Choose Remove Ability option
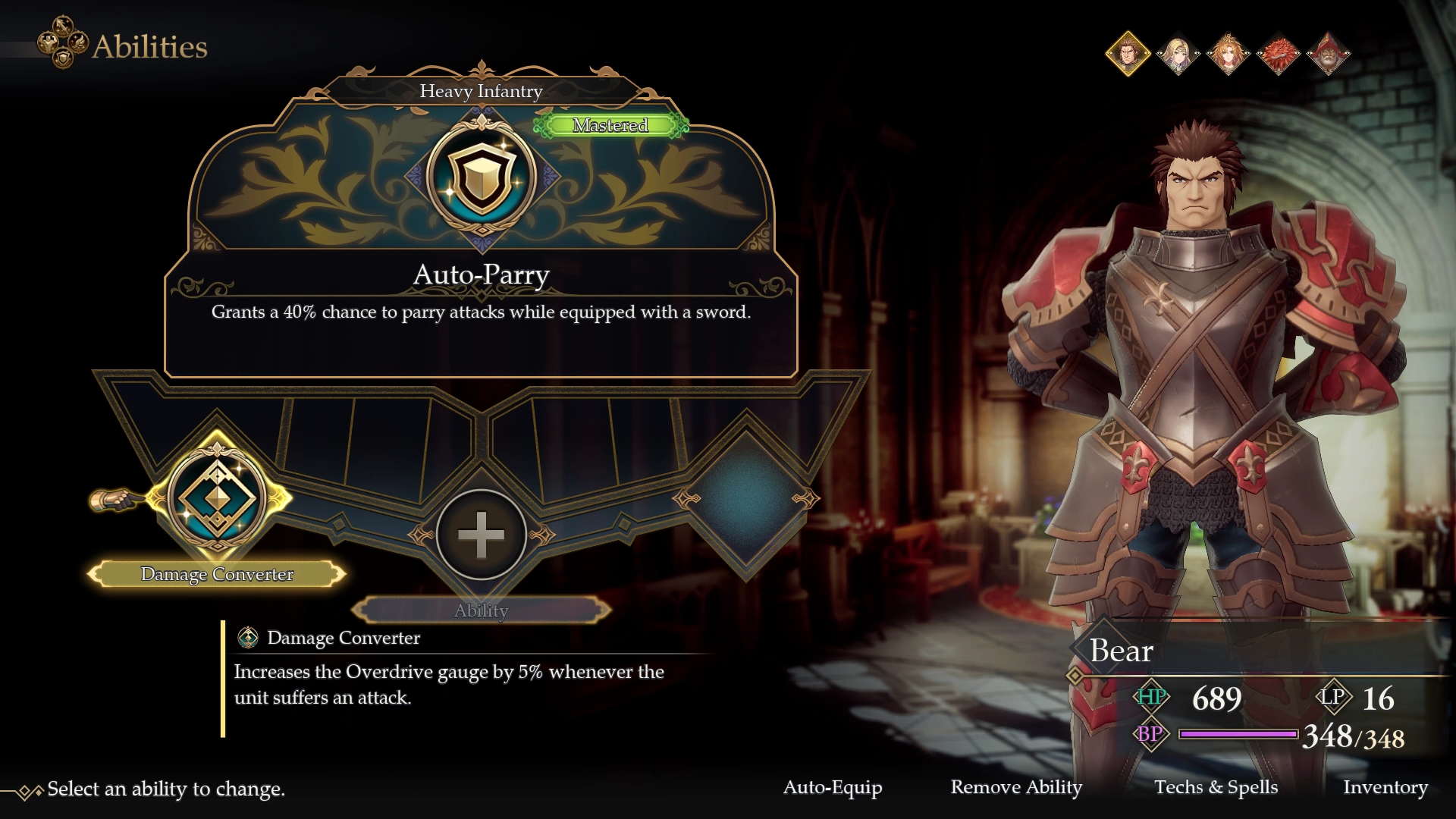Viewport: 1456px width, 819px height. (1016, 787)
